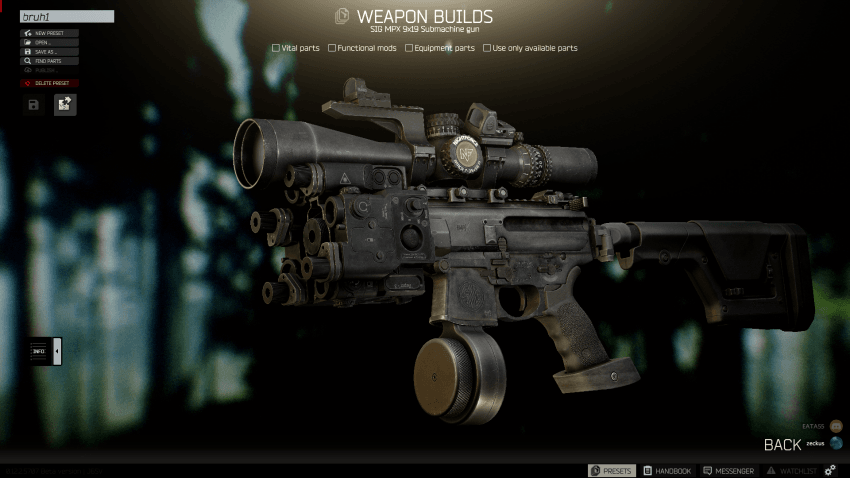Select the zeckus player avatar
The height and width of the screenshot is (478, 850).
836,443
